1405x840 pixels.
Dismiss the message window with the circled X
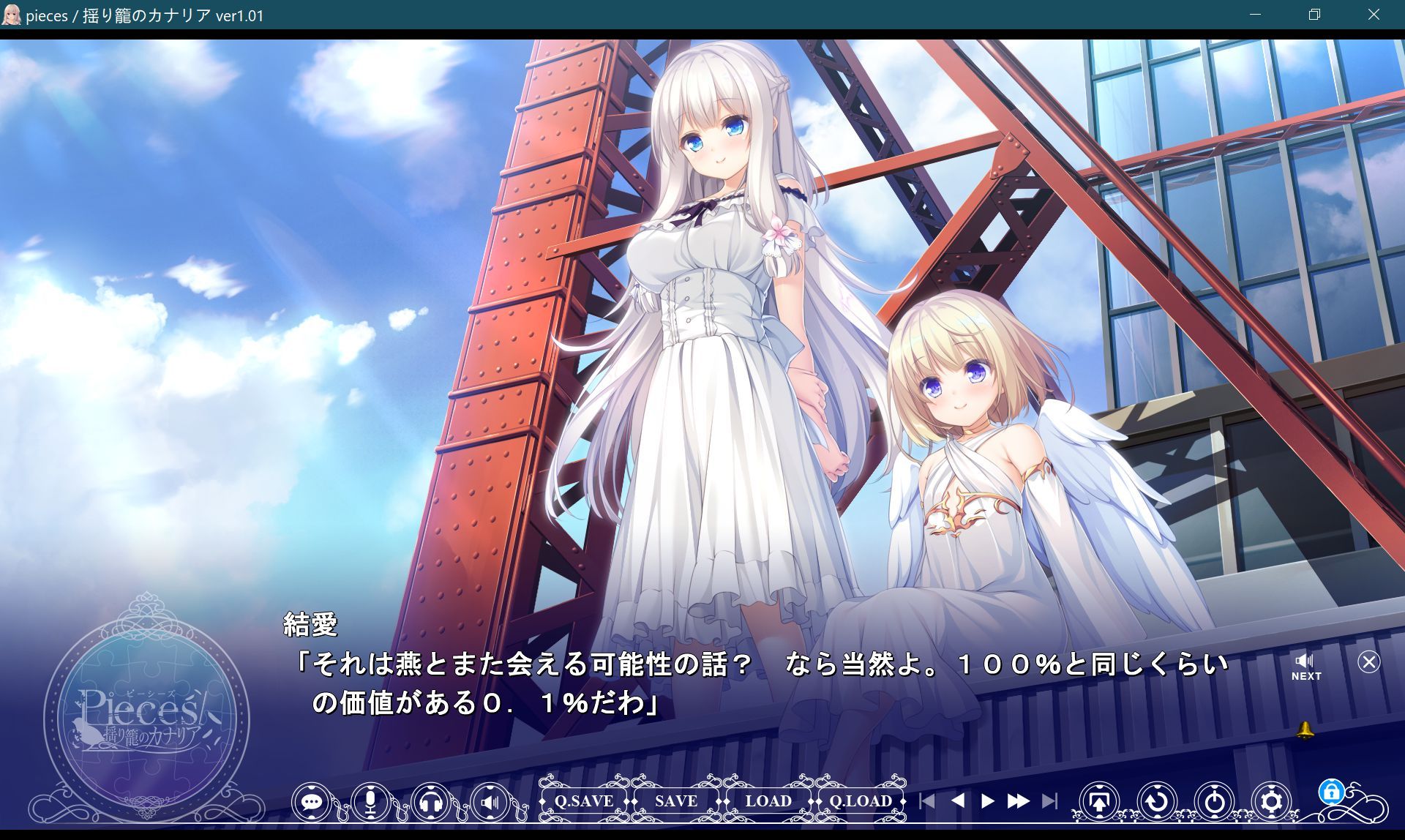pos(1368,662)
